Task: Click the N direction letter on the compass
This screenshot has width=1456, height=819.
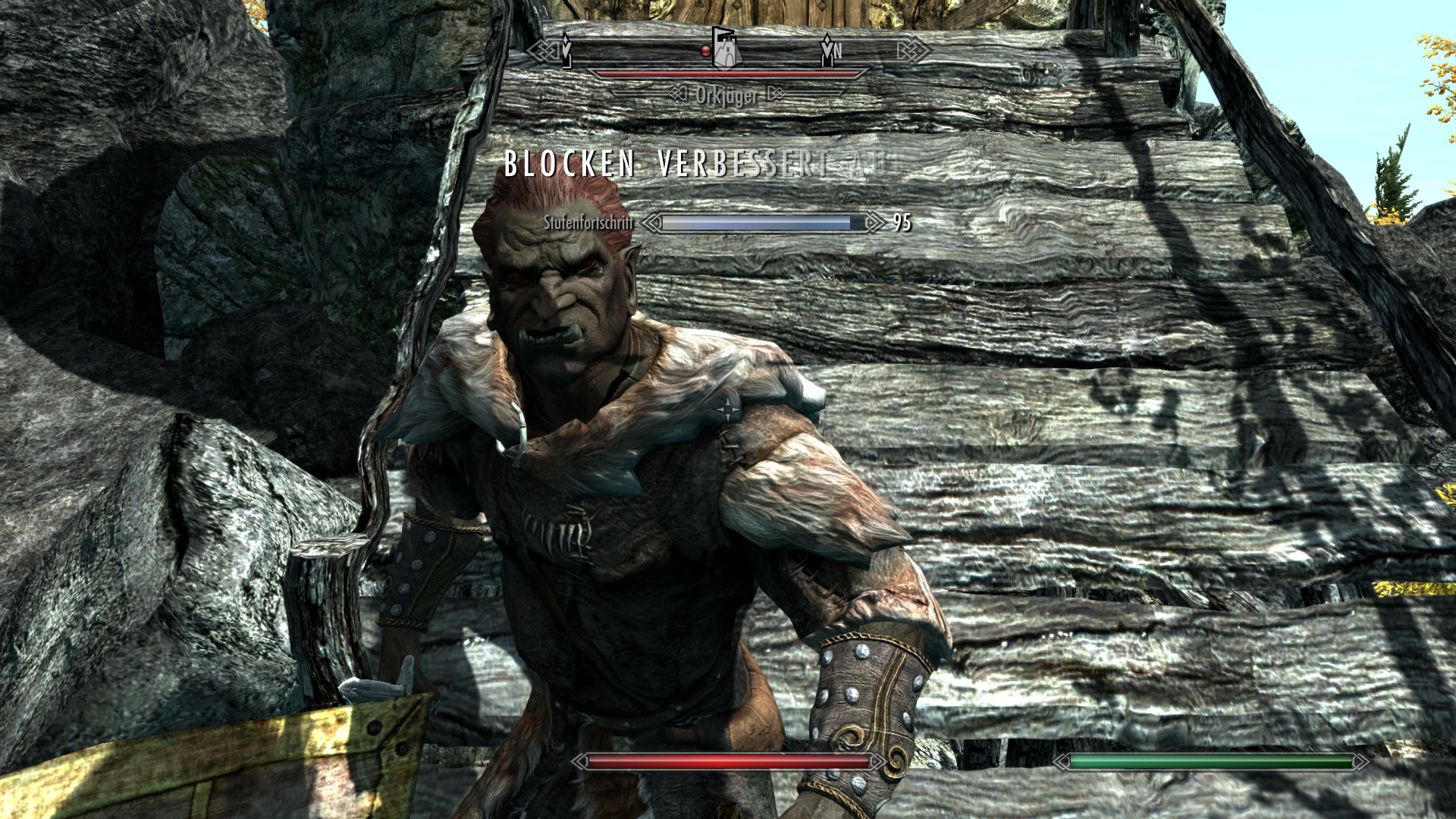Action: click(x=838, y=52)
